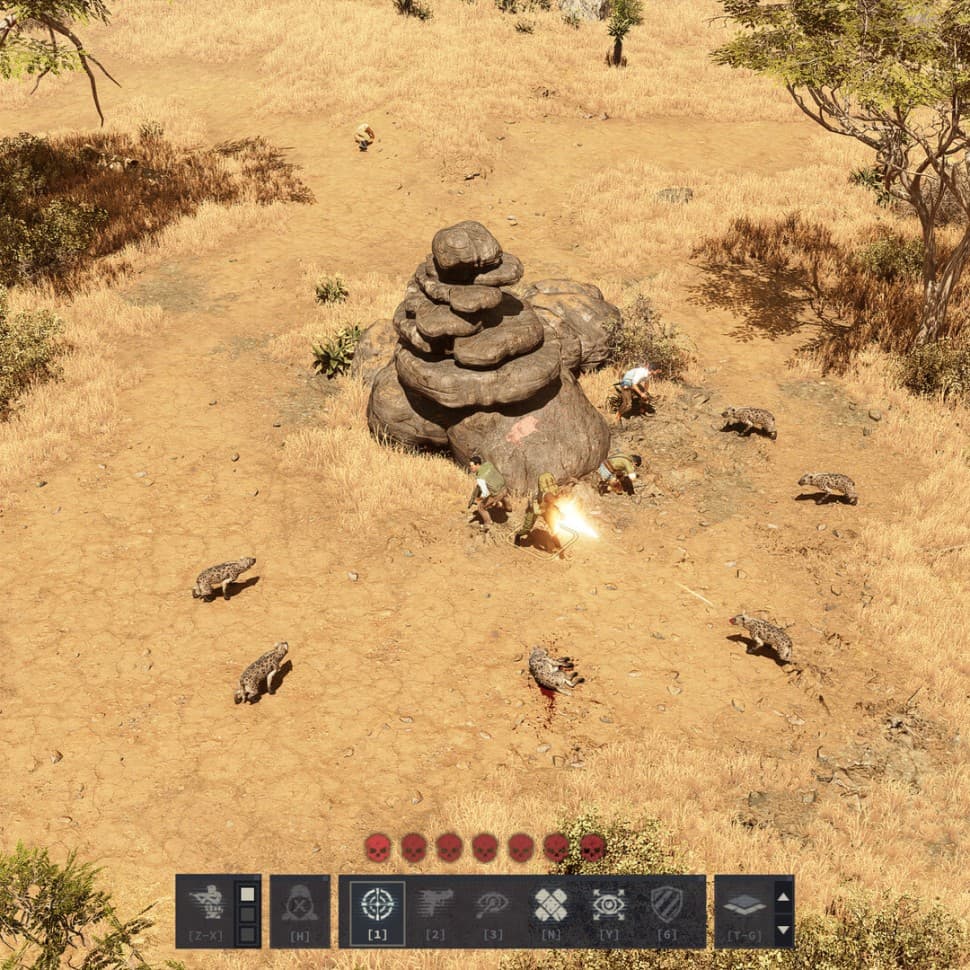Choose the pistol attack action

tap(435, 905)
